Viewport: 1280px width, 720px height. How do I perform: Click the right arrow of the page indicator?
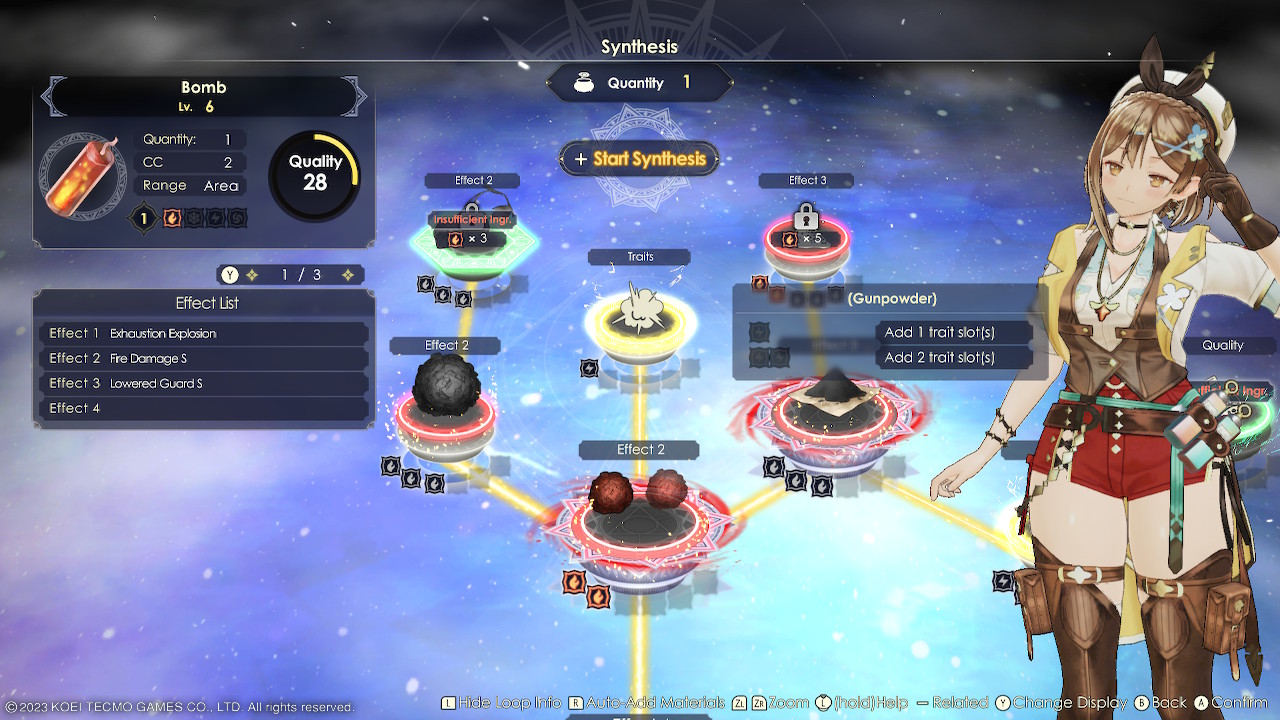pyautogui.click(x=348, y=275)
